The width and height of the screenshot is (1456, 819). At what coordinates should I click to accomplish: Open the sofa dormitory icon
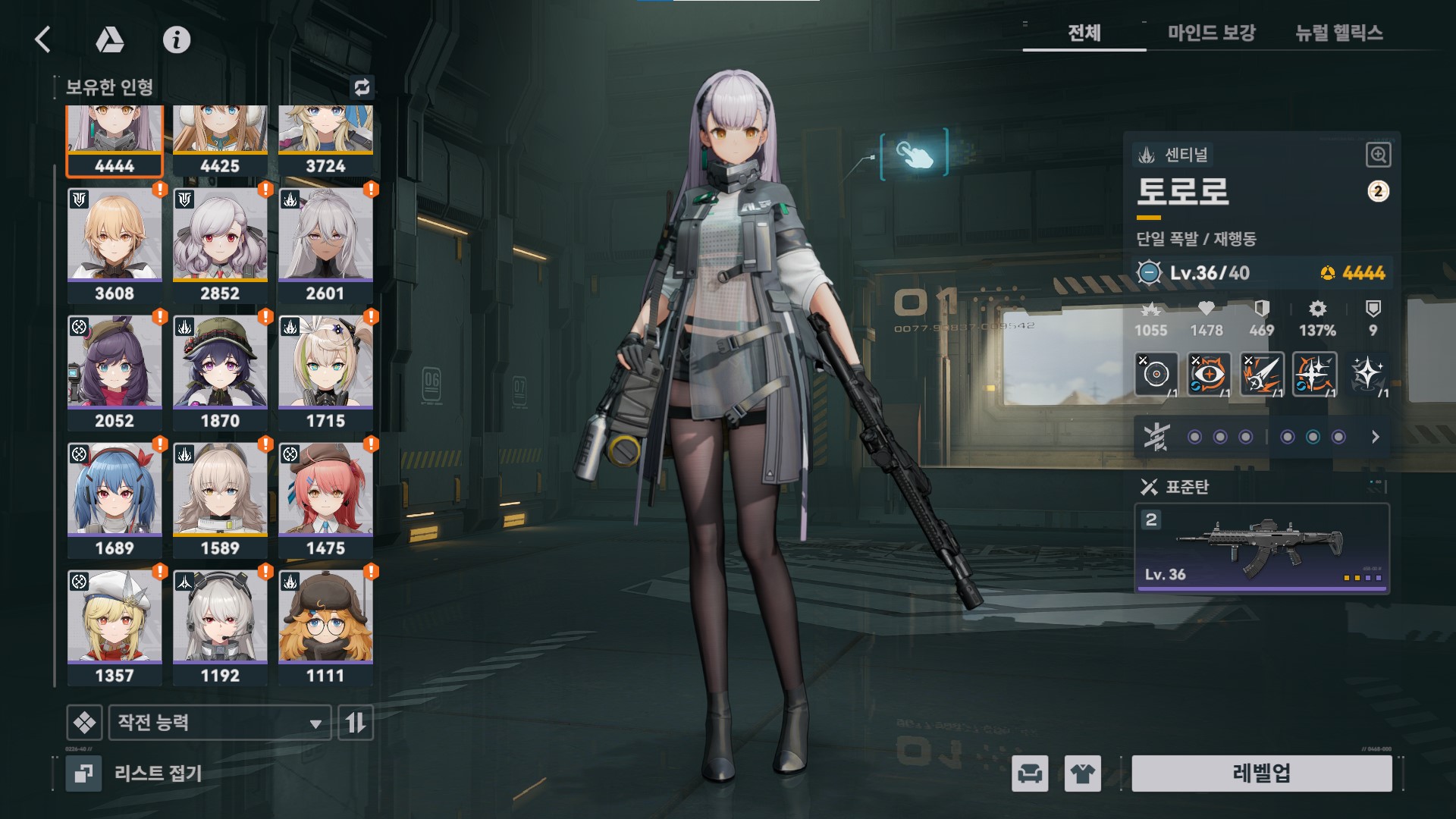point(1030,773)
